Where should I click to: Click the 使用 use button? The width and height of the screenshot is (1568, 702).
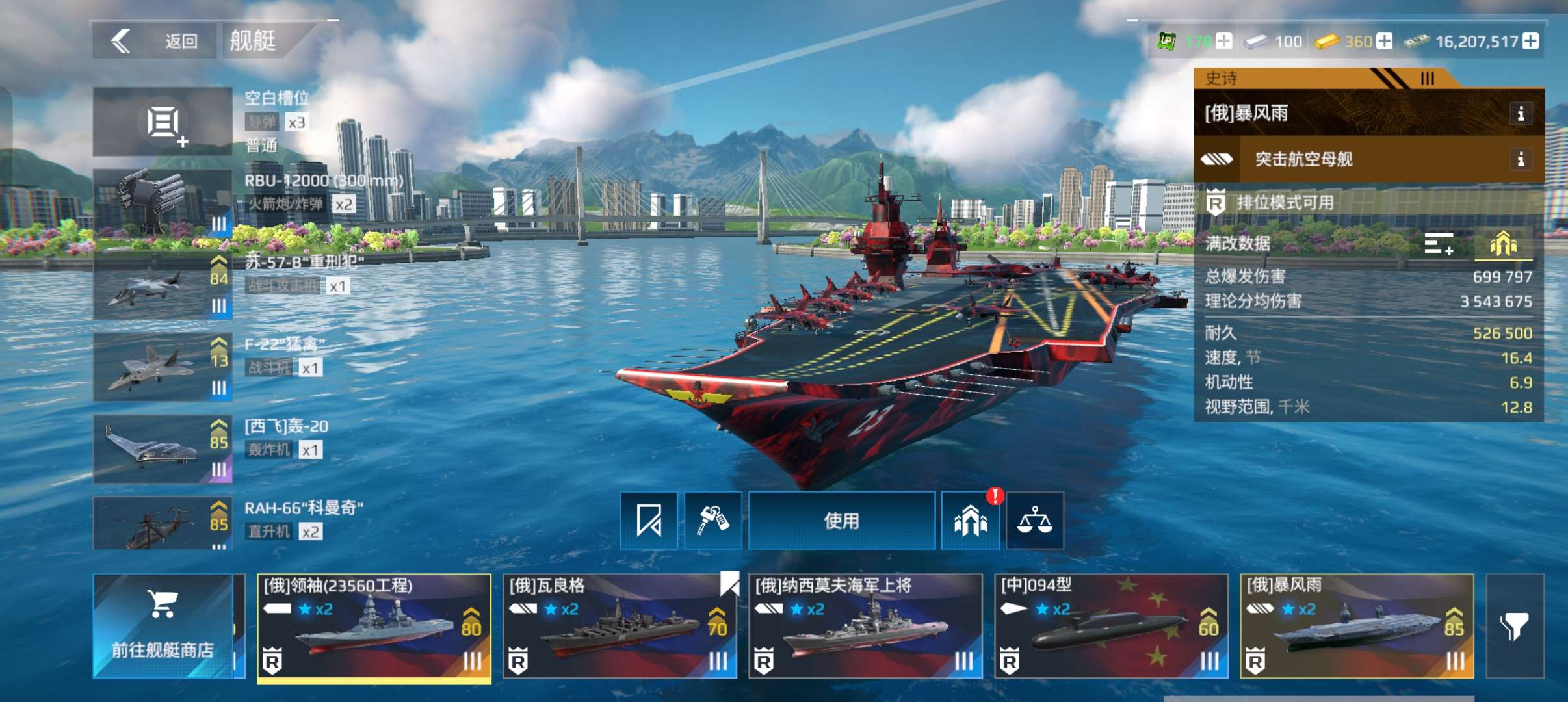coord(842,521)
